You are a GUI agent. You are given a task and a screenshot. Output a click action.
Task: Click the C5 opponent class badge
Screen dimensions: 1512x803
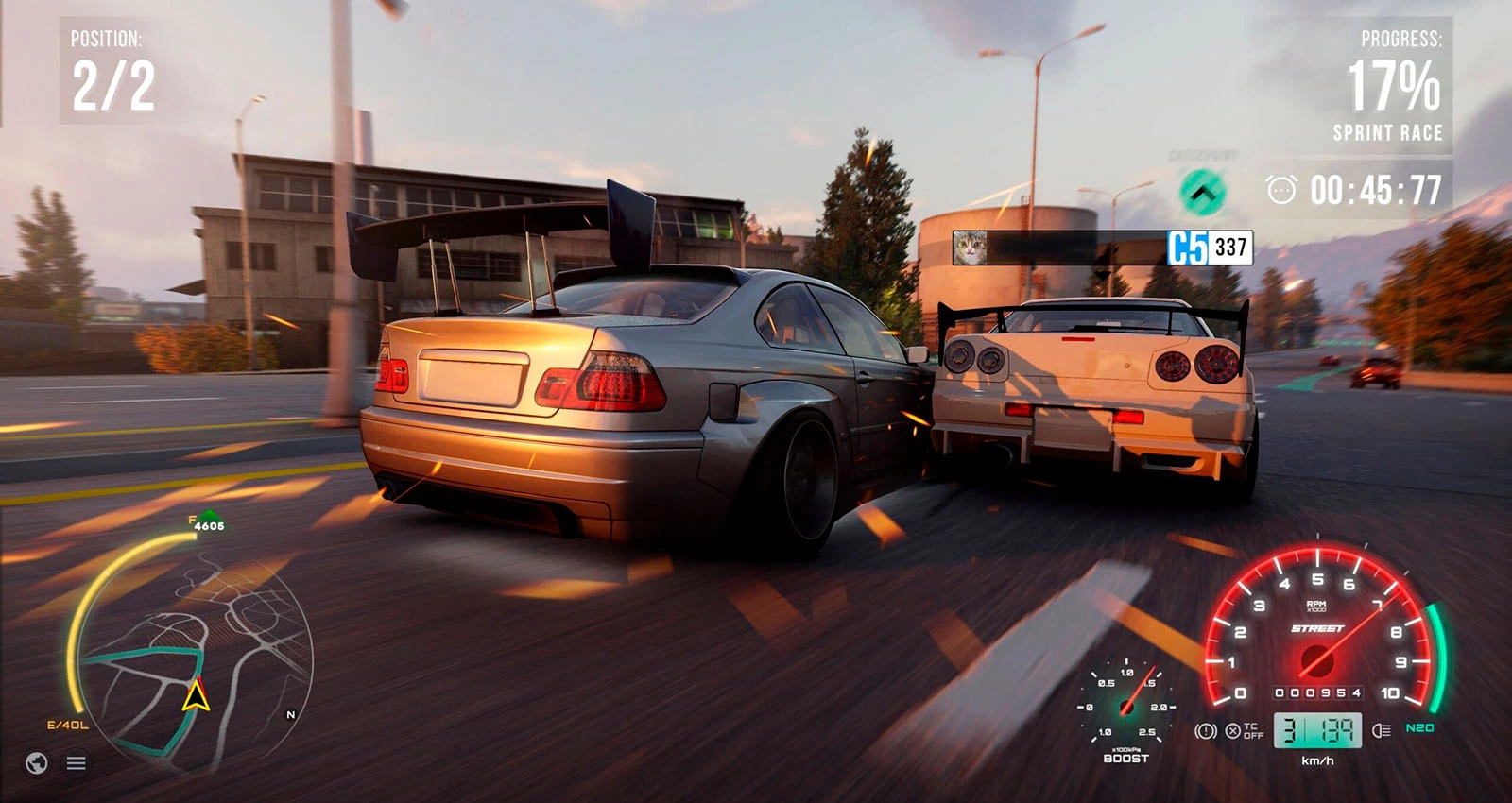pyautogui.click(x=1188, y=248)
